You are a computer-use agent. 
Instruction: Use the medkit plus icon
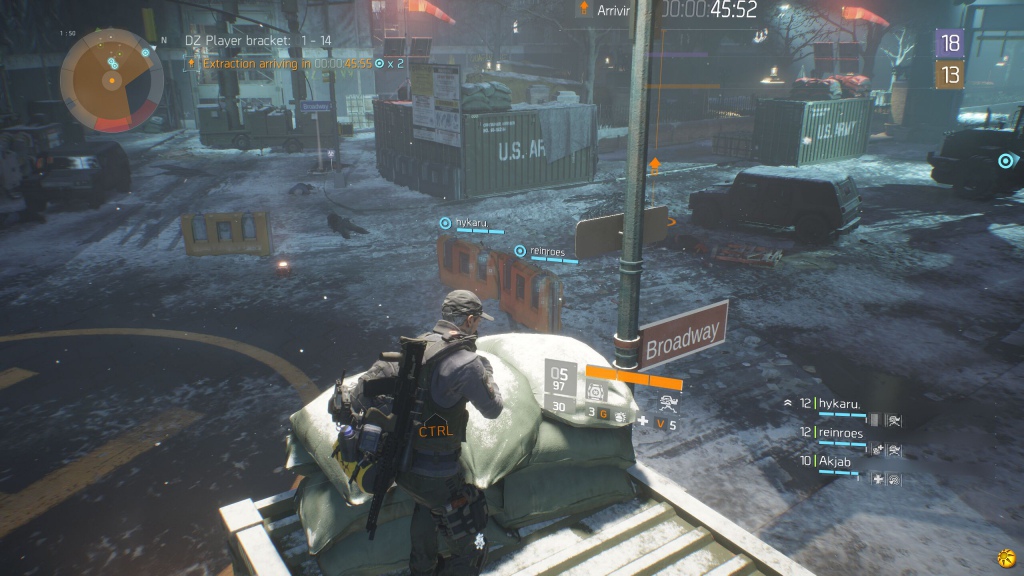(642, 423)
